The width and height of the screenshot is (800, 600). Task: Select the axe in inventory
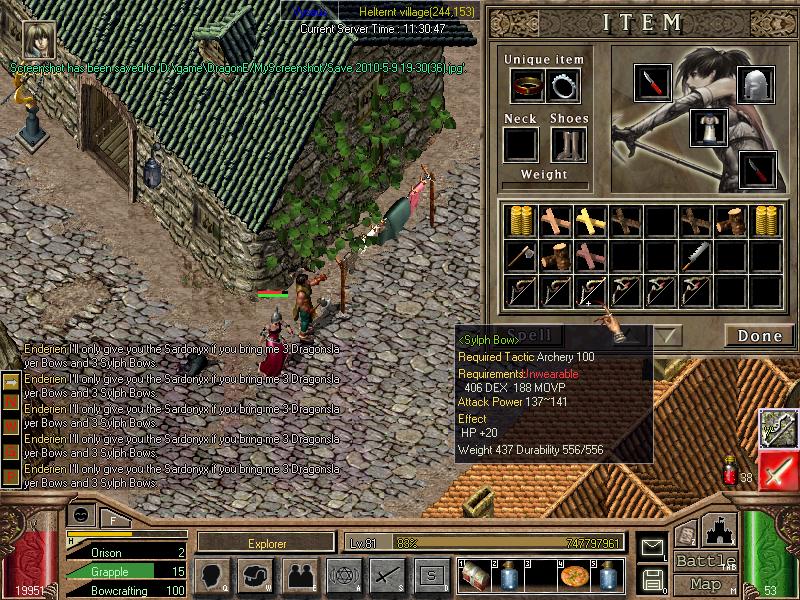518,256
